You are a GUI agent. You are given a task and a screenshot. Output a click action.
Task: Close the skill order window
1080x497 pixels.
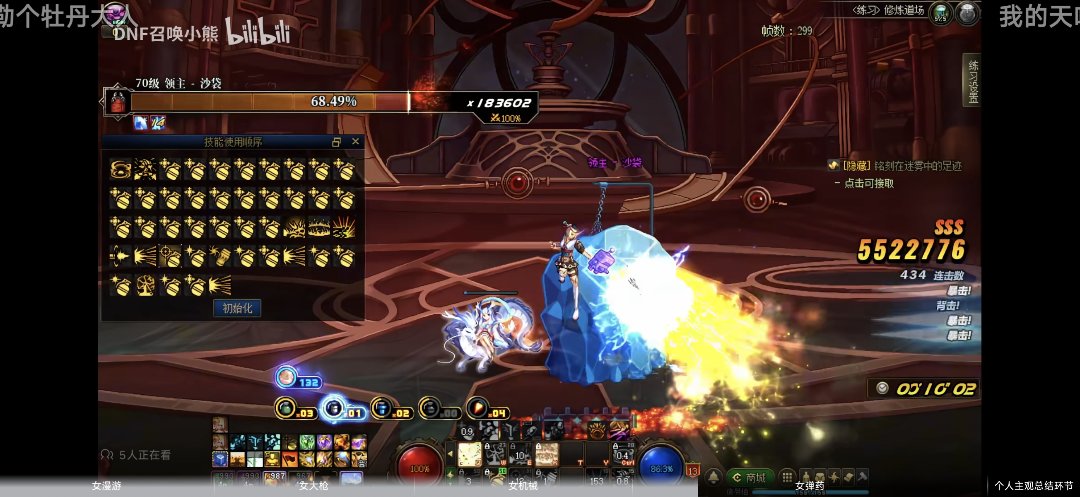355,142
